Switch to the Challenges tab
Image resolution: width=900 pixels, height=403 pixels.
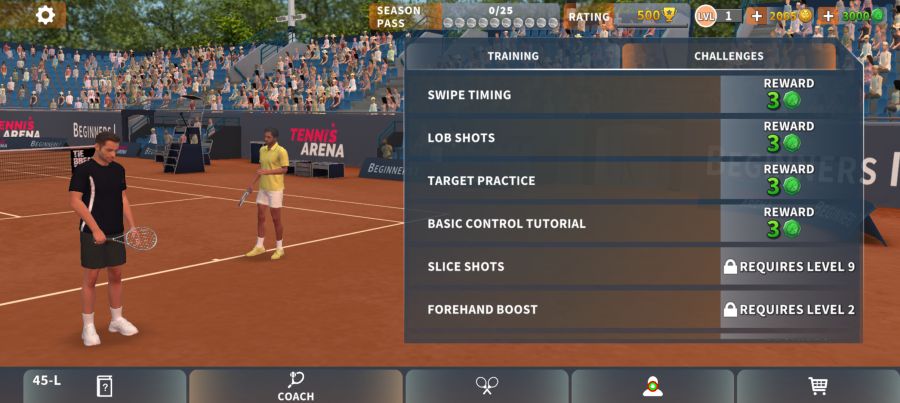(728, 56)
